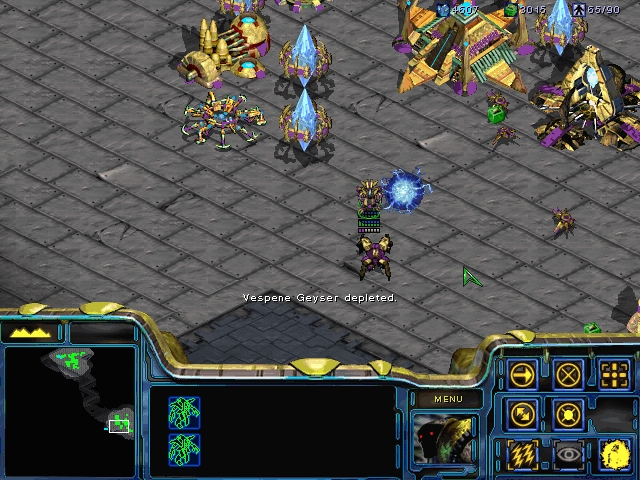Image resolution: width=640 pixels, height=480 pixels.
Task: Use the Hallucination eye ability
Action: click(x=568, y=455)
